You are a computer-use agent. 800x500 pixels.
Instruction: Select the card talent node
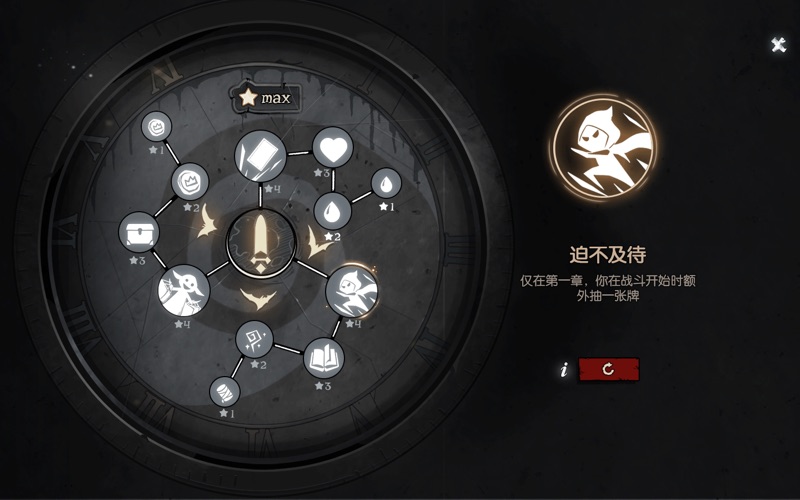[260, 155]
